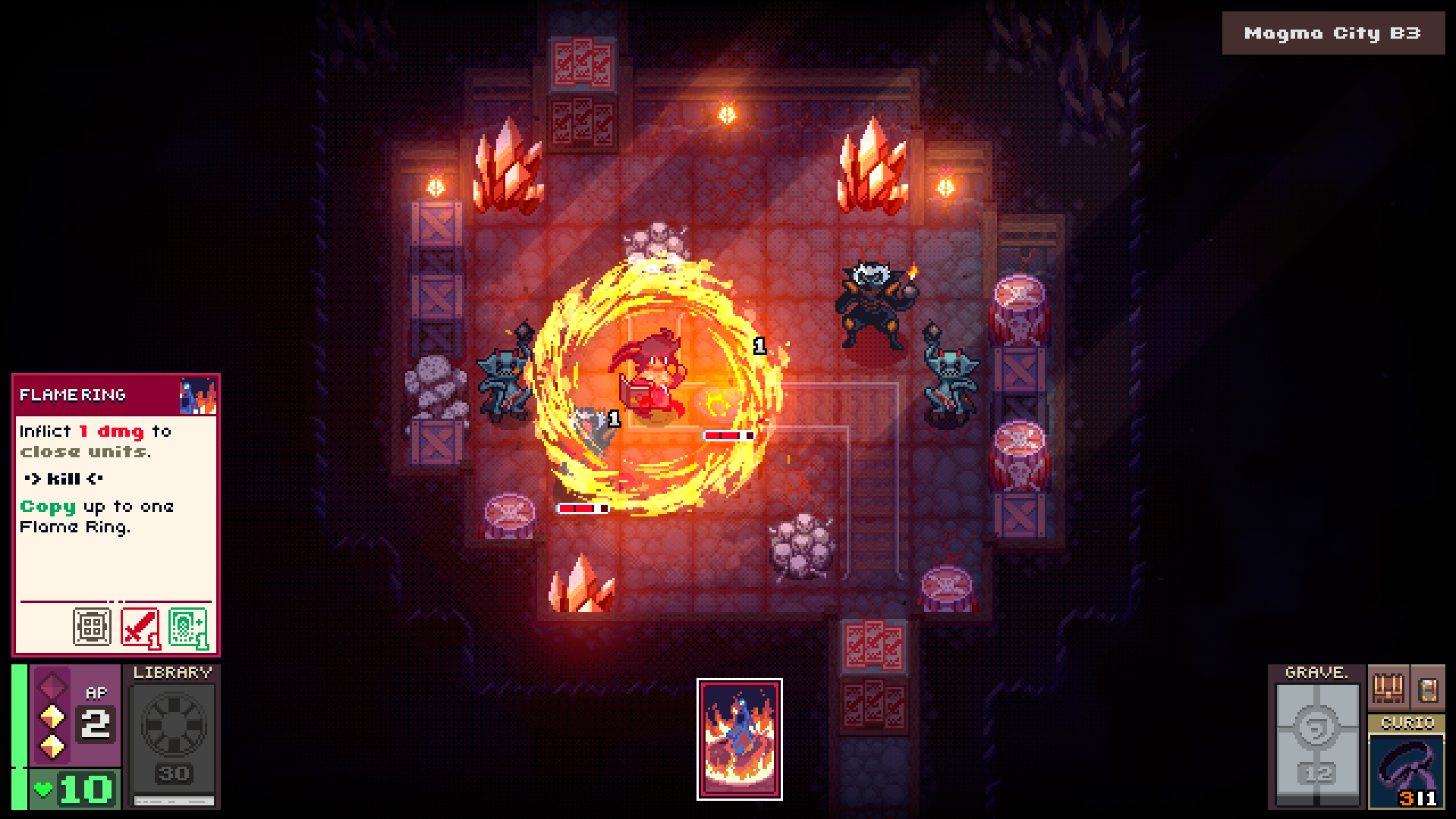Click the CURIO panel label
The height and width of the screenshot is (819, 1456).
coord(1407,723)
